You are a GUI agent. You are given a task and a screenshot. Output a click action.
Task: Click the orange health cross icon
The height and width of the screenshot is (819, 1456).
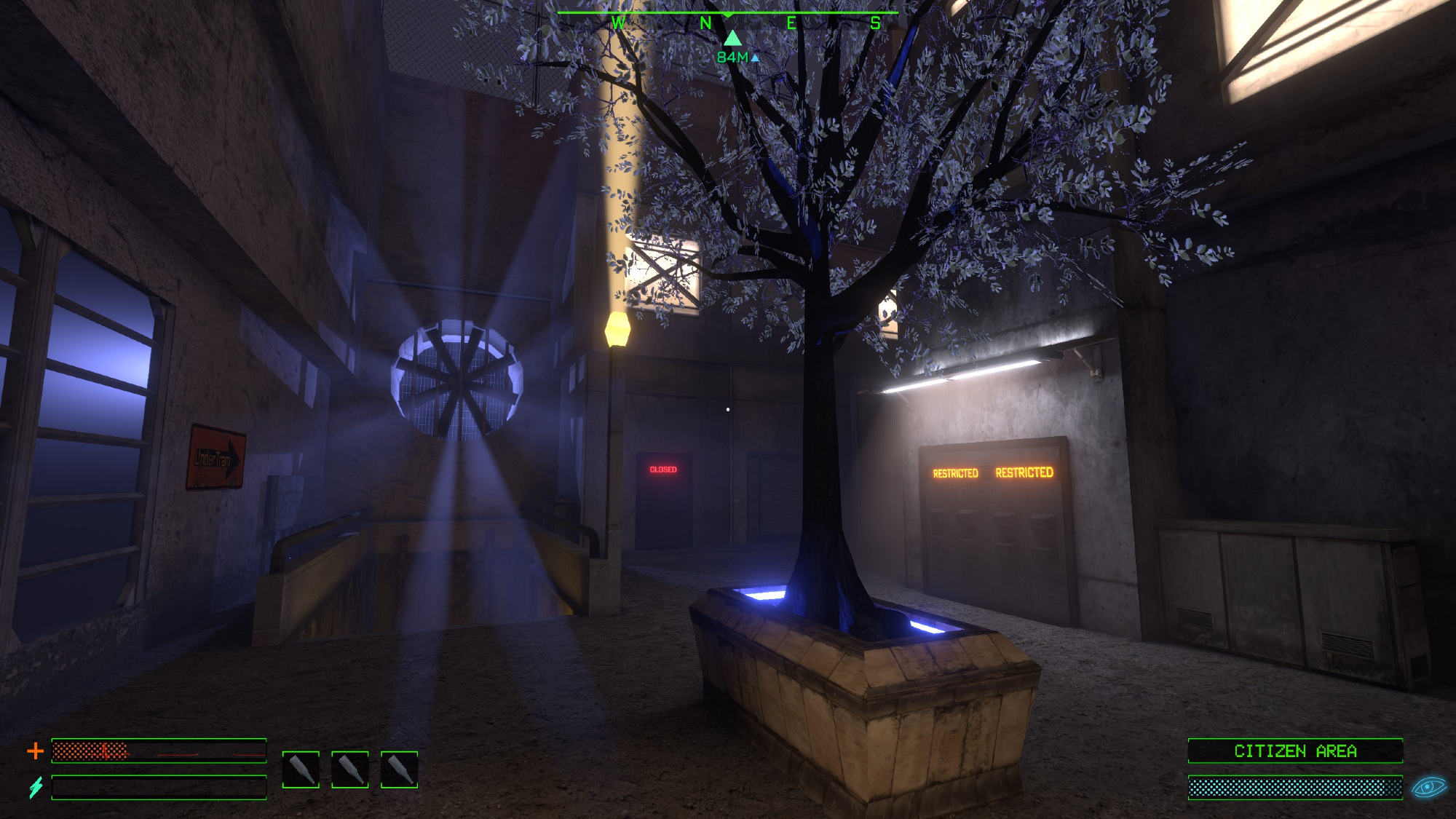[35, 751]
